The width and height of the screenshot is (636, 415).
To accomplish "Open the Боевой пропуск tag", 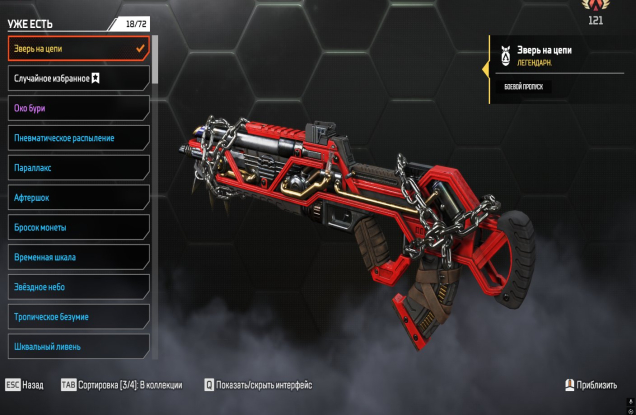I will [520, 87].
